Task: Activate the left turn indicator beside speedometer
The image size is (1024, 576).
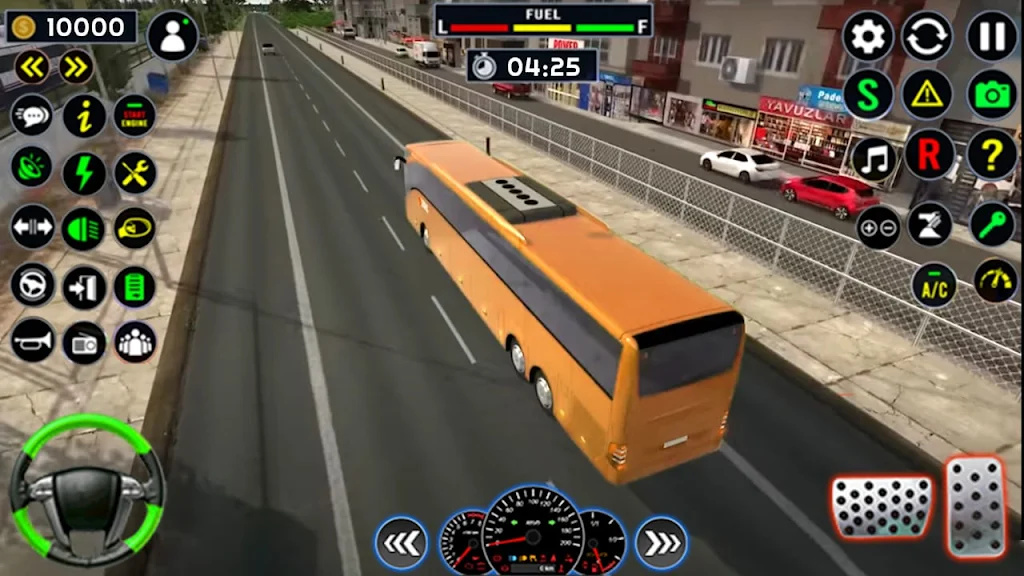Action: (x=402, y=542)
